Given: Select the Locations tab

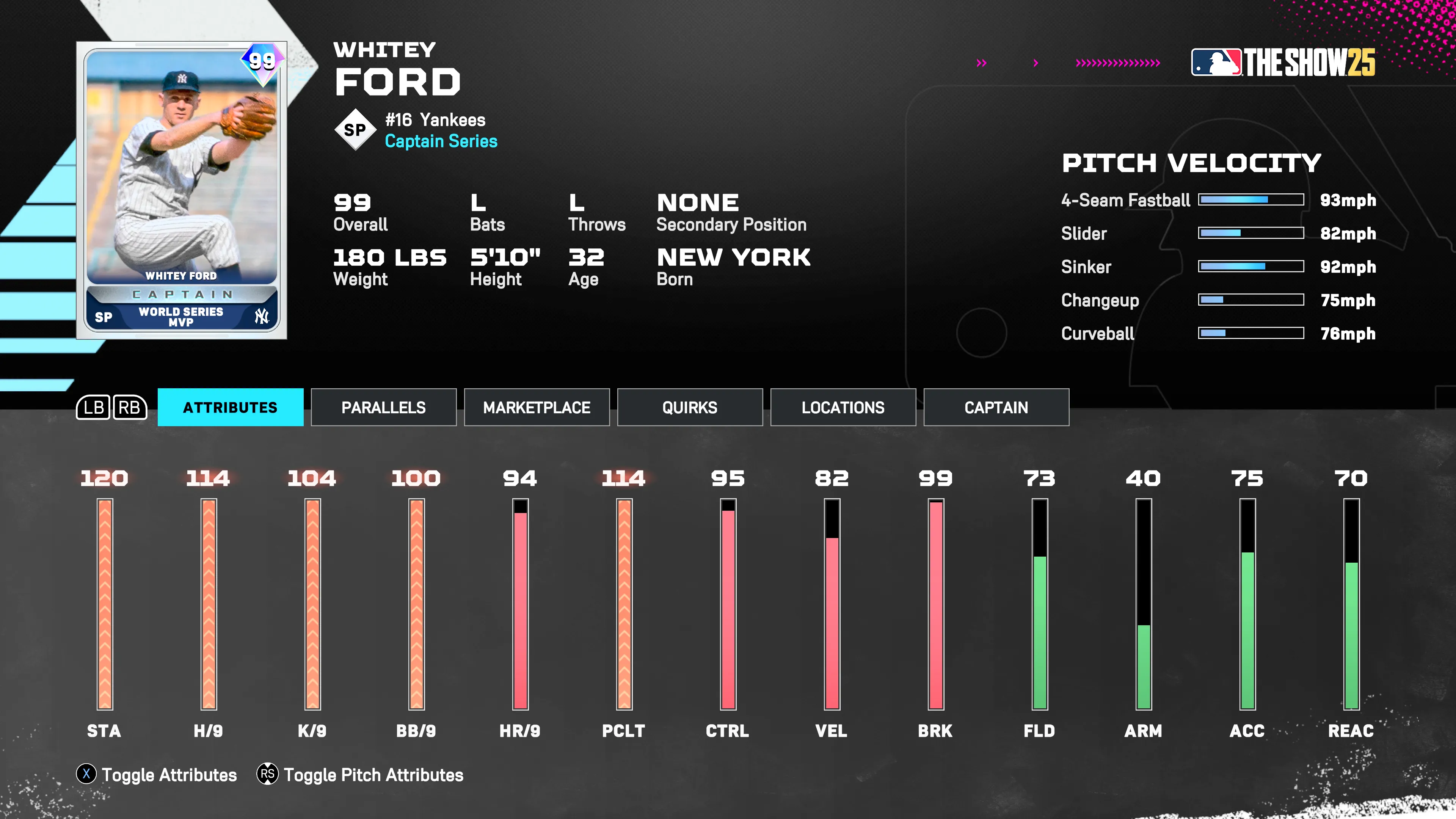Looking at the screenshot, I should pos(842,407).
